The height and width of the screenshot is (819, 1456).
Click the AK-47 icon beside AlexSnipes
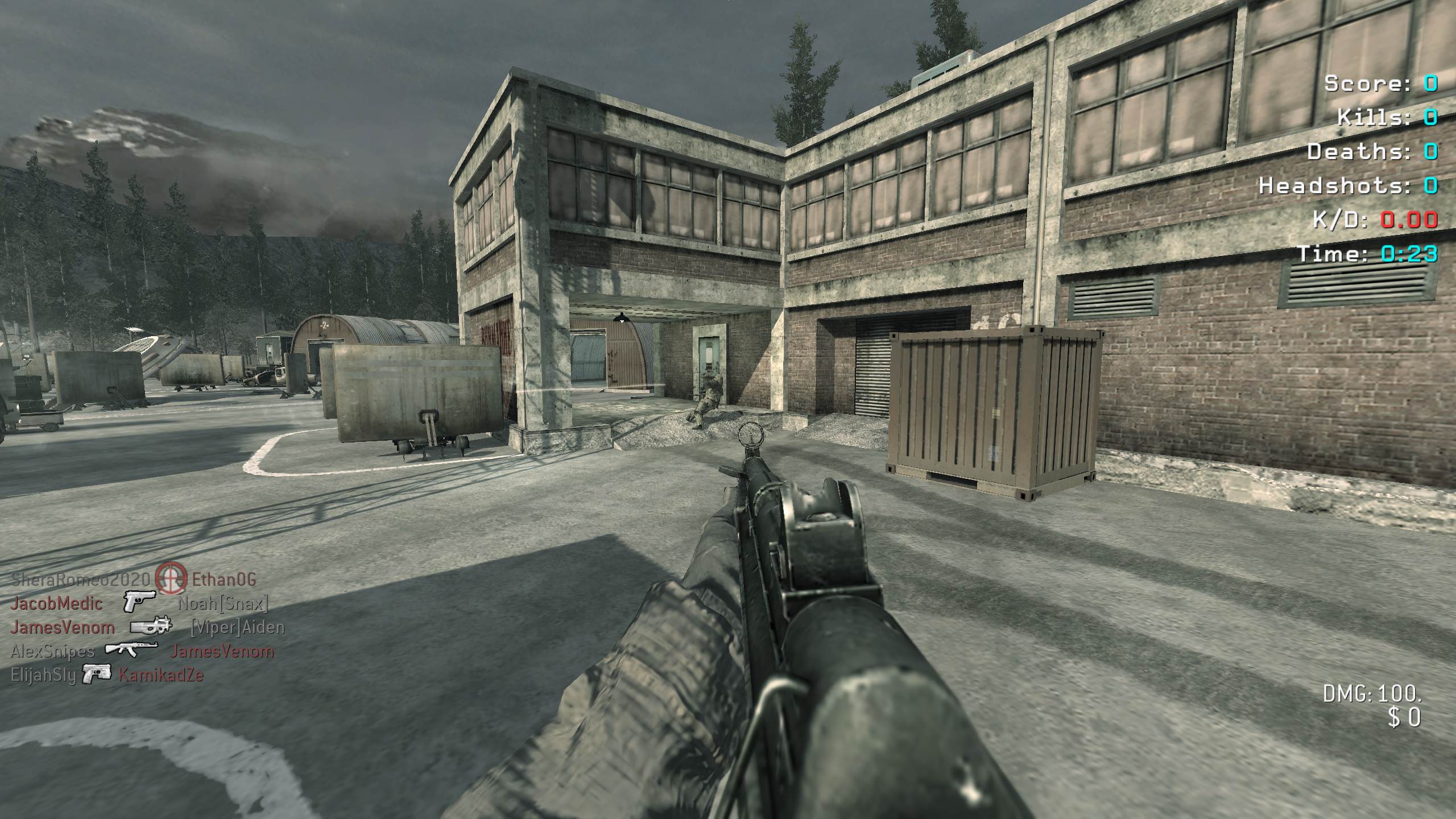point(131,651)
